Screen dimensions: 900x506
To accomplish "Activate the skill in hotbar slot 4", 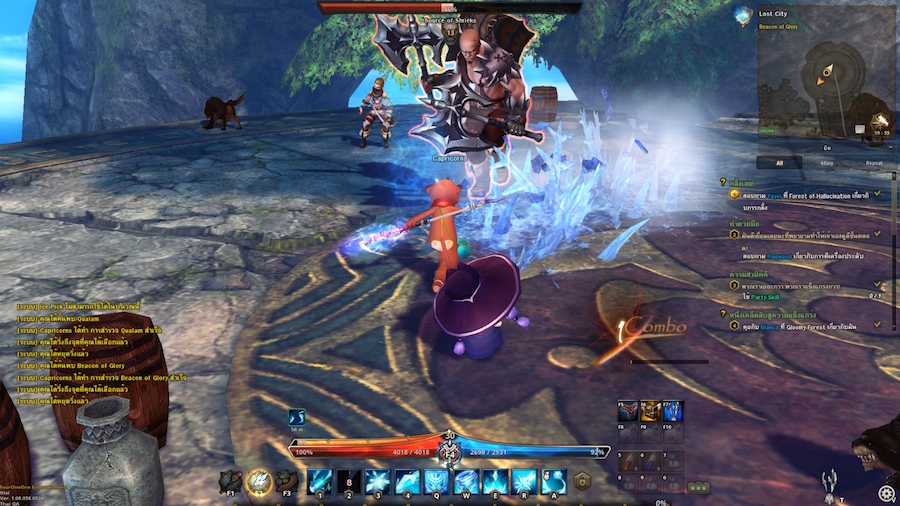I will (407, 481).
